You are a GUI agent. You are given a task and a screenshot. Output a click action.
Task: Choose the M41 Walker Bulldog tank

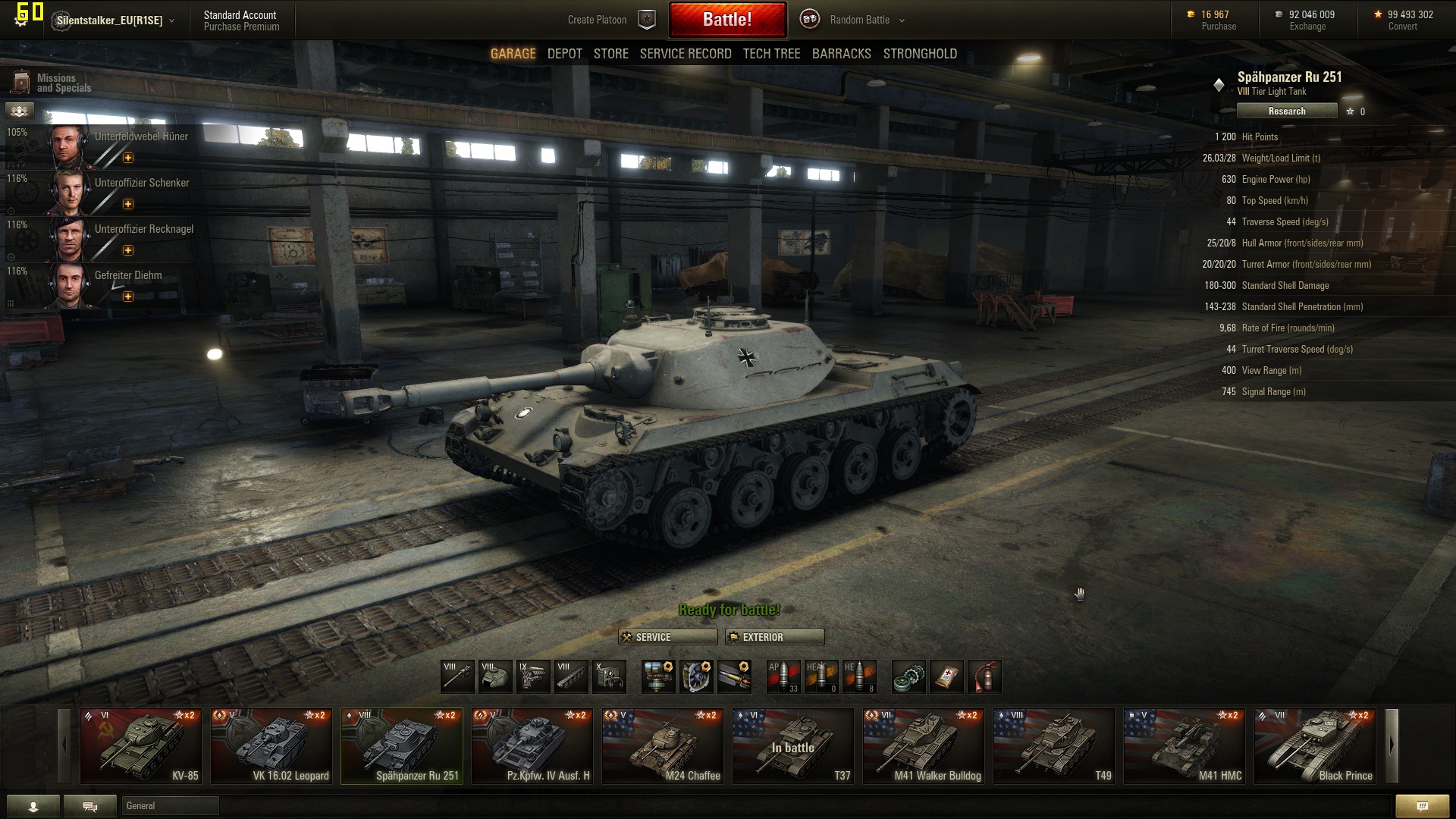pos(923,746)
